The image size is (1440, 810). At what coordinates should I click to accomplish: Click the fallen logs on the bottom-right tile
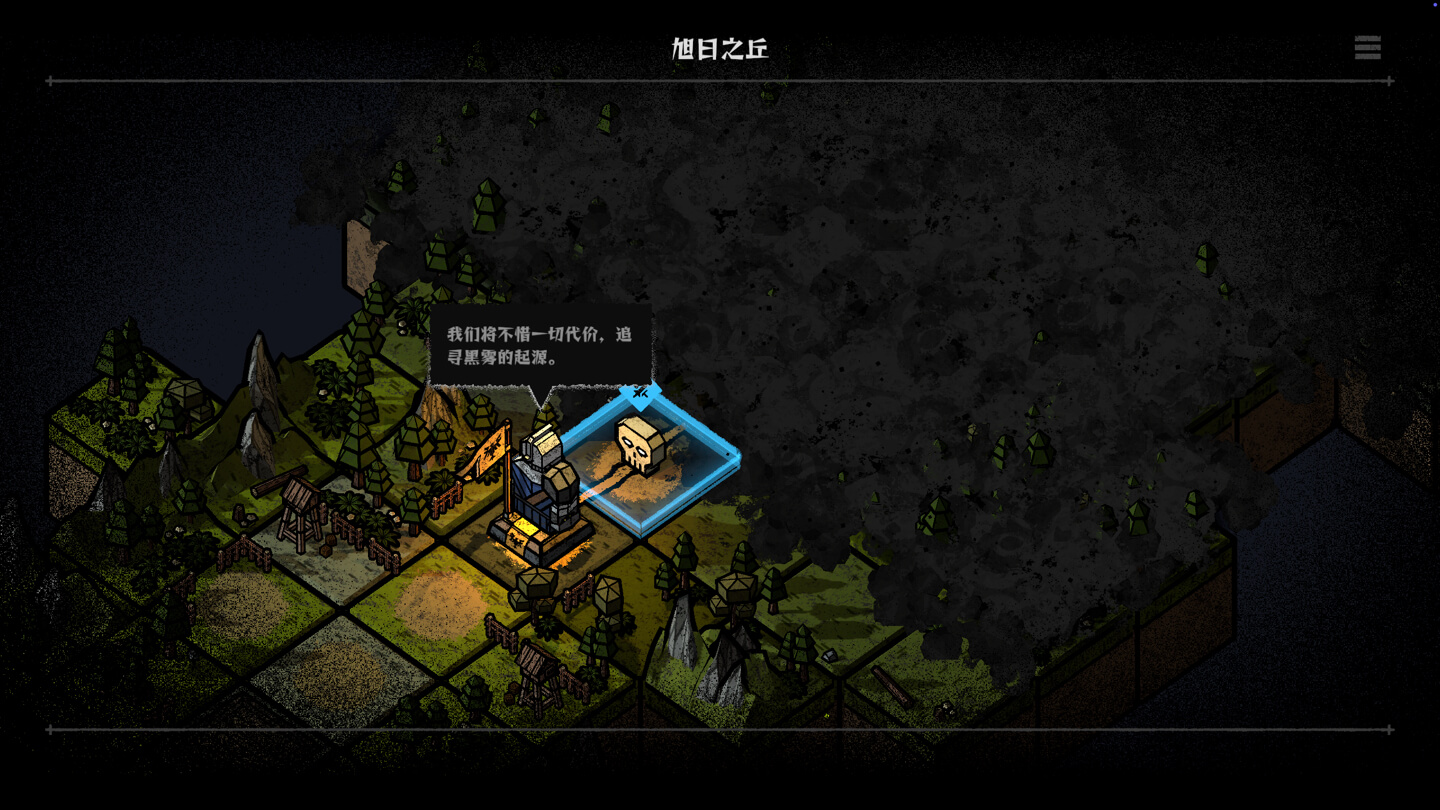point(890,688)
